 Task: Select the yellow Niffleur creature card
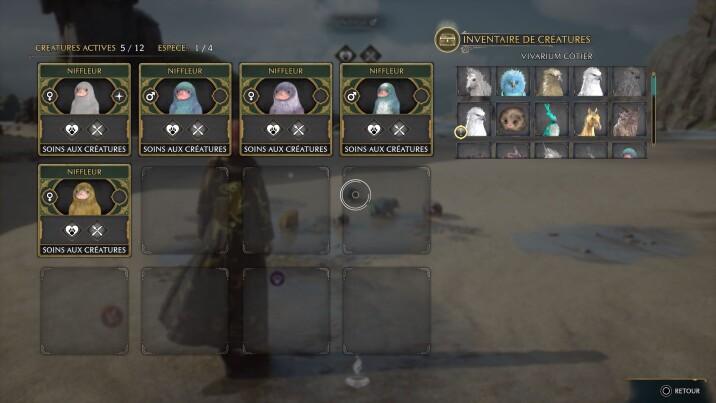point(85,198)
